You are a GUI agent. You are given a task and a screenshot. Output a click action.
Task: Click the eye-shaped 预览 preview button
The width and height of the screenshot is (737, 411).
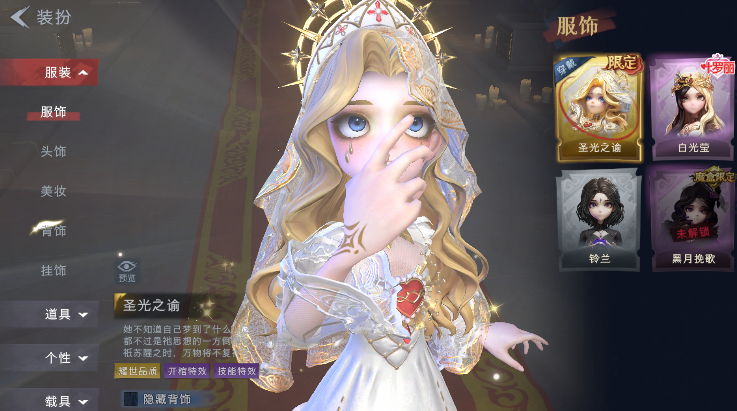point(127,270)
